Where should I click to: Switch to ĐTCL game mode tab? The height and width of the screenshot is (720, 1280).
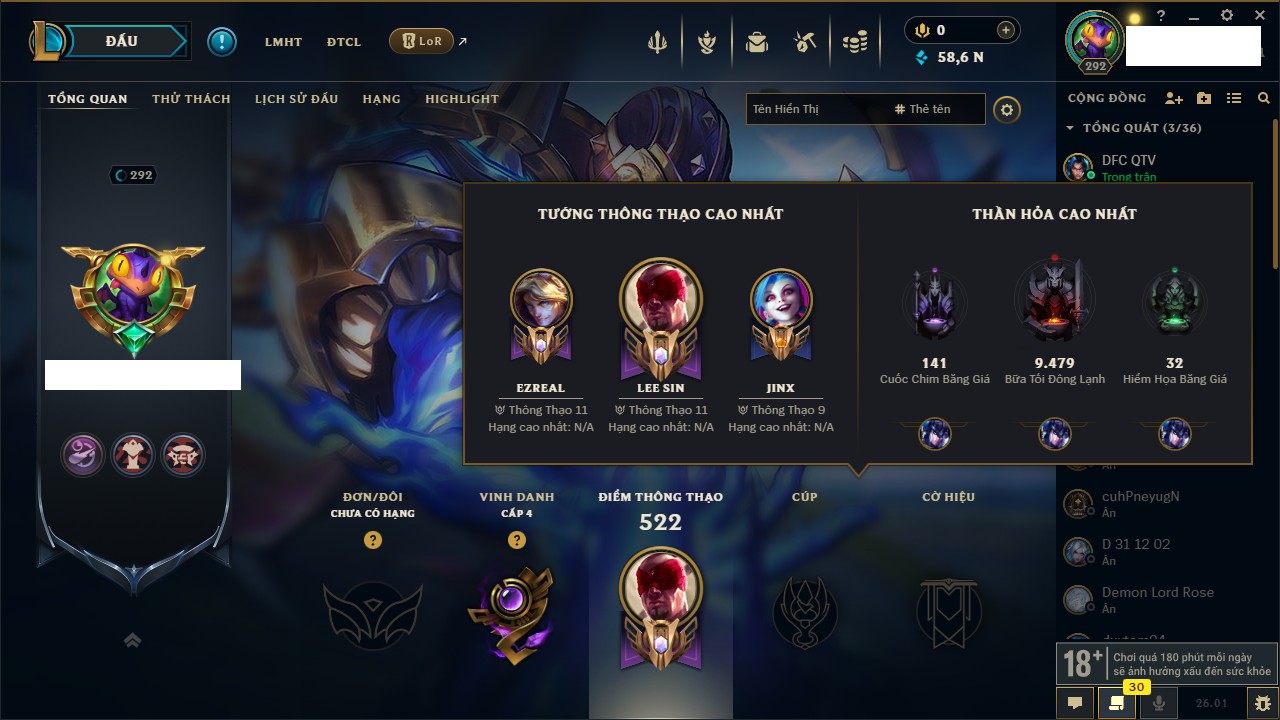344,42
